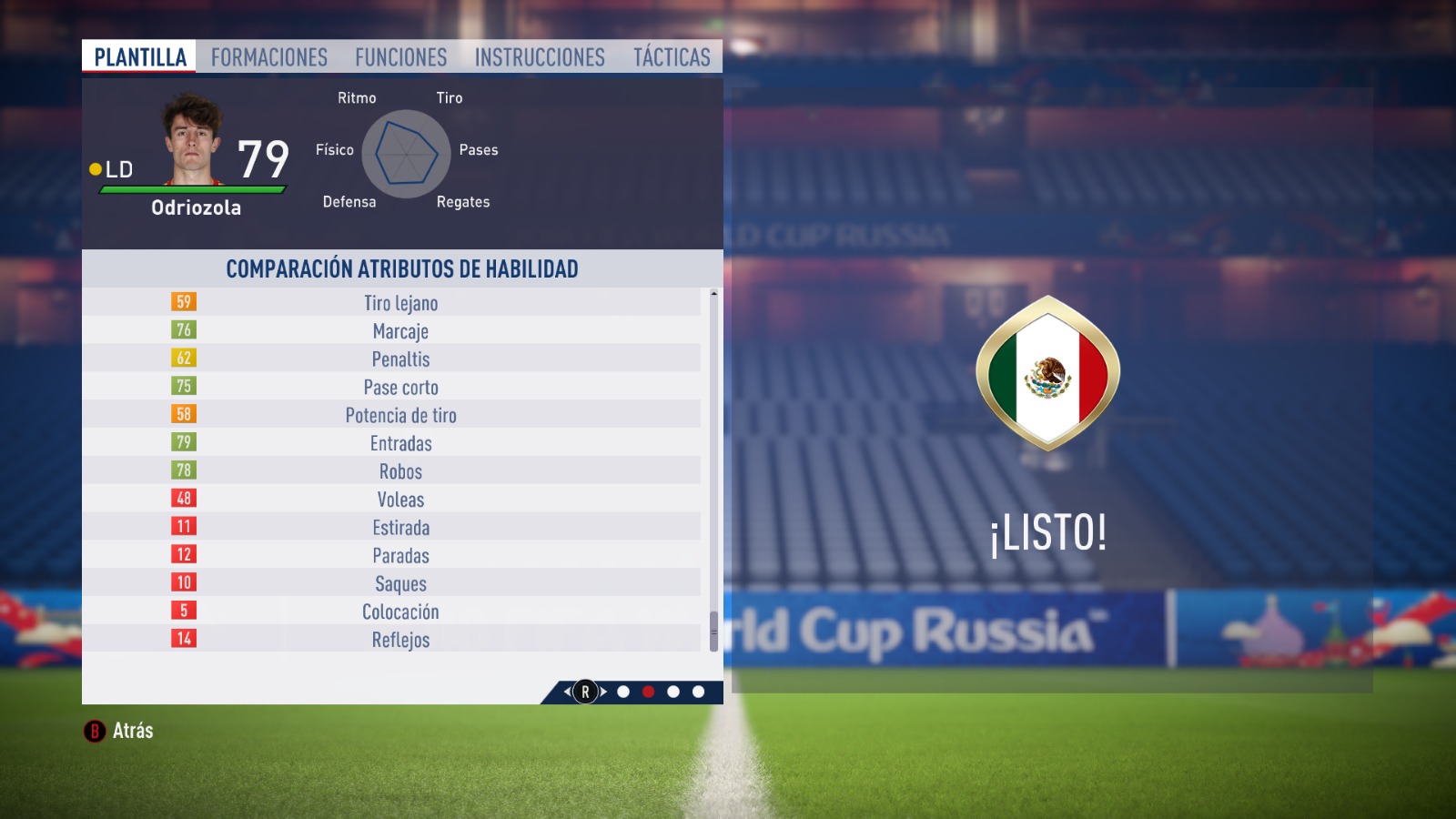Switch to the Plantilla tab
This screenshot has width=1456, height=819.
click(x=140, y=57)
